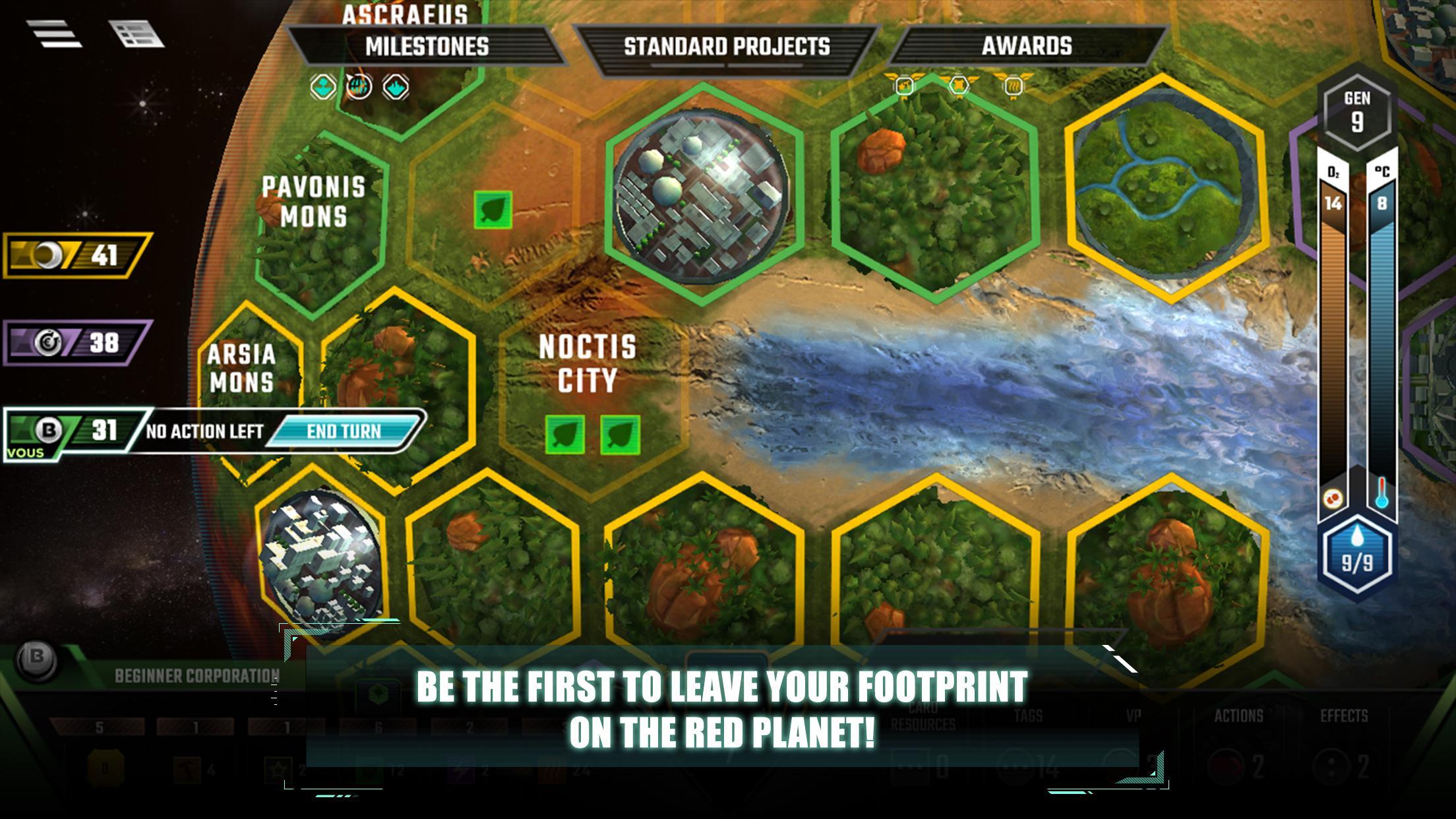
Task: Click the heat award icon on the right
Action: pos(1014,86)
